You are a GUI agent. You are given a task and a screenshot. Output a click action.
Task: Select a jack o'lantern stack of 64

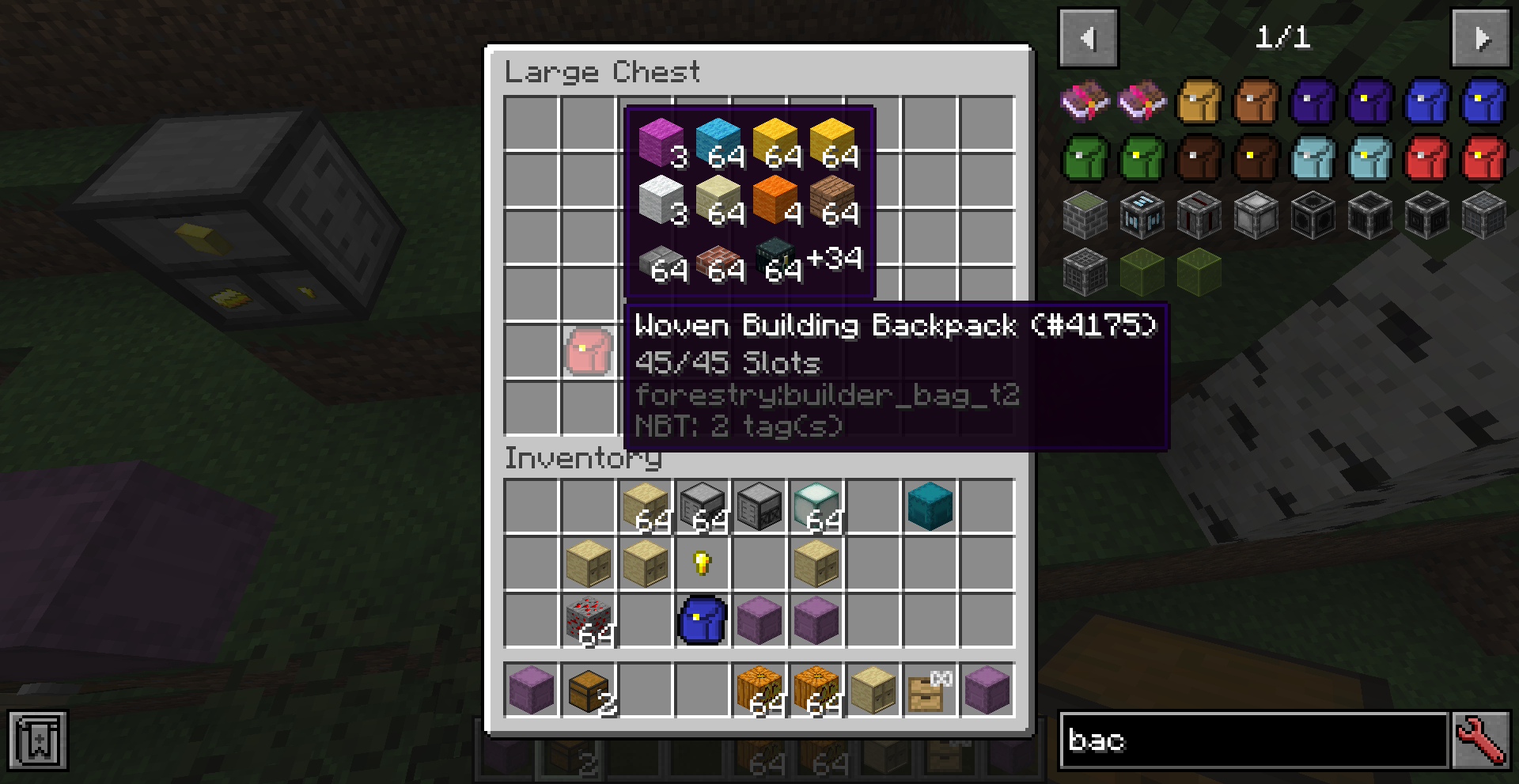[x=759, y=690]
